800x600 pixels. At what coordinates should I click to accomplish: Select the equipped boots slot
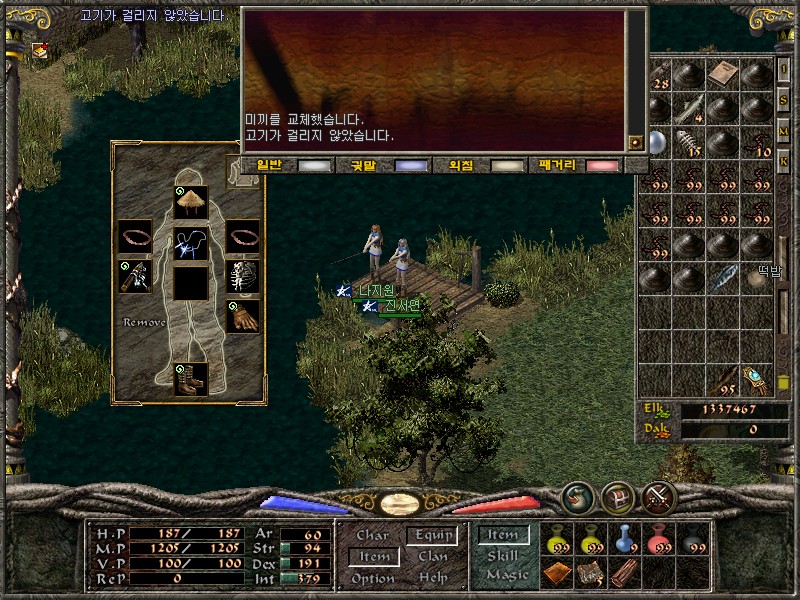pos(190,378)
